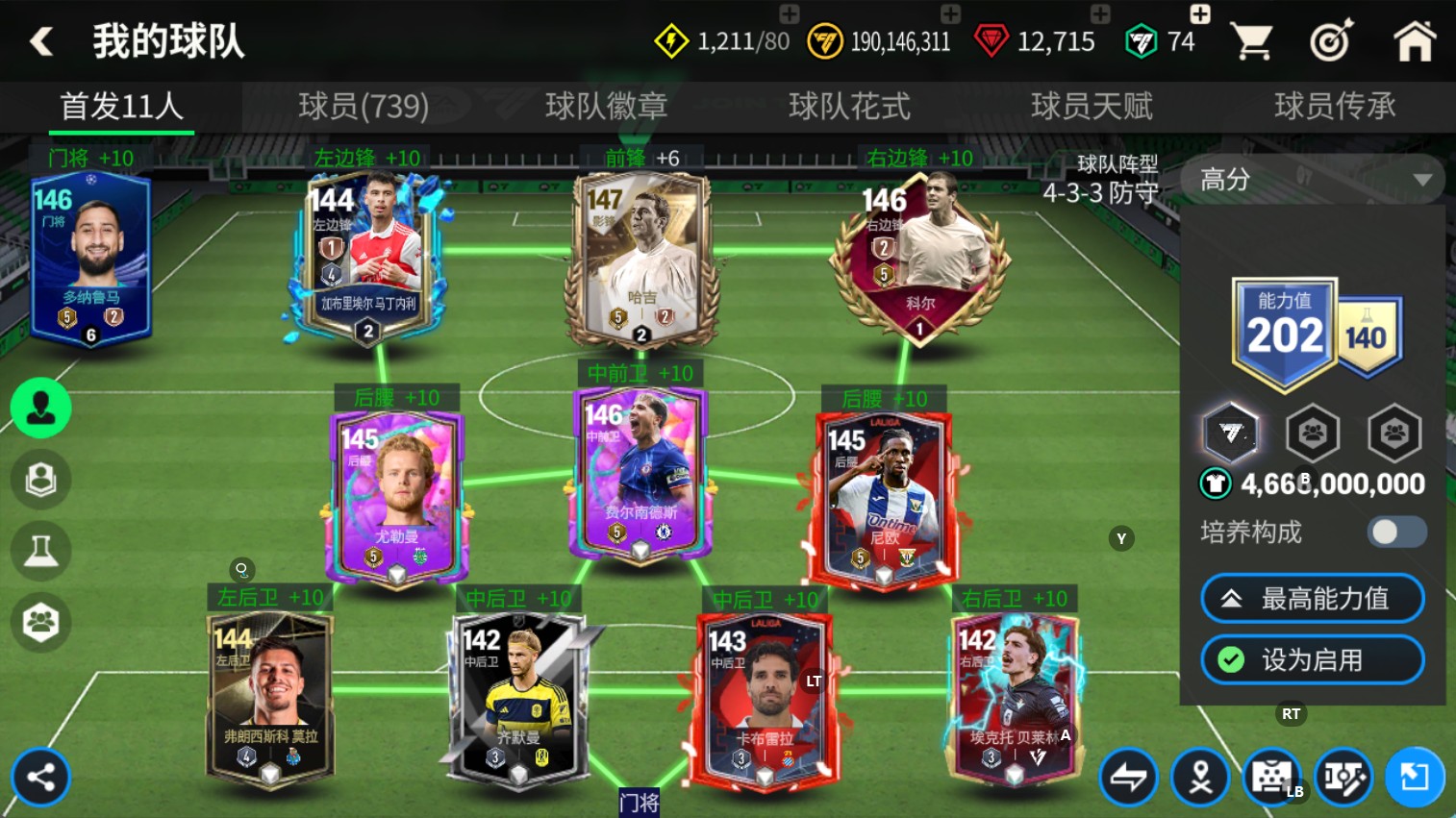Open the position marker icon near bottom right
Screen dimensions: 1456x818
1202,777
